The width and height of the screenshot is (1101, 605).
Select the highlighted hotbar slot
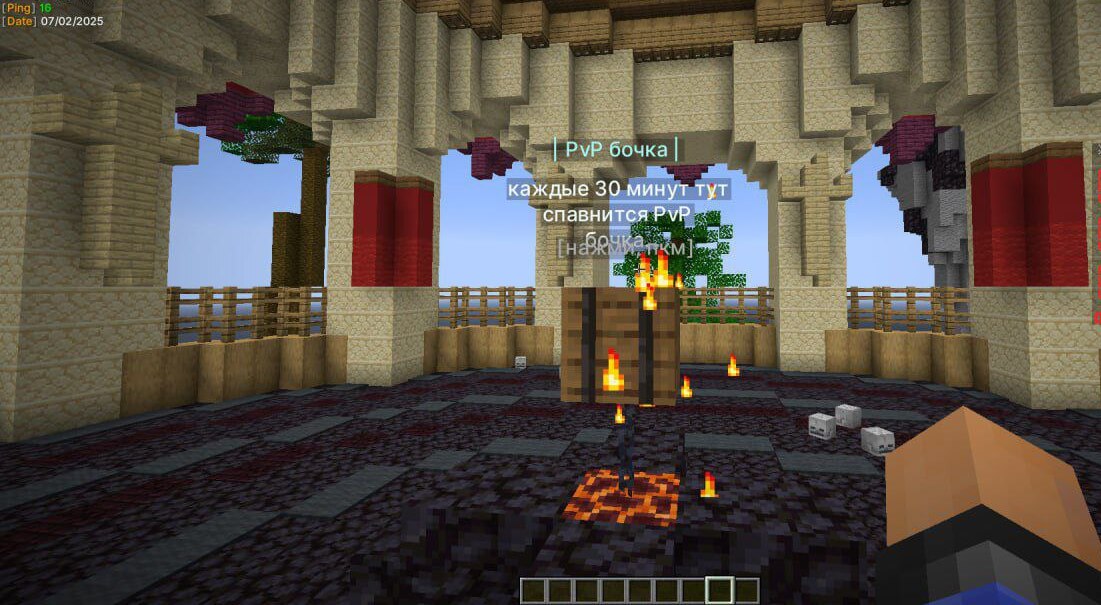click(x=719, y=590)
